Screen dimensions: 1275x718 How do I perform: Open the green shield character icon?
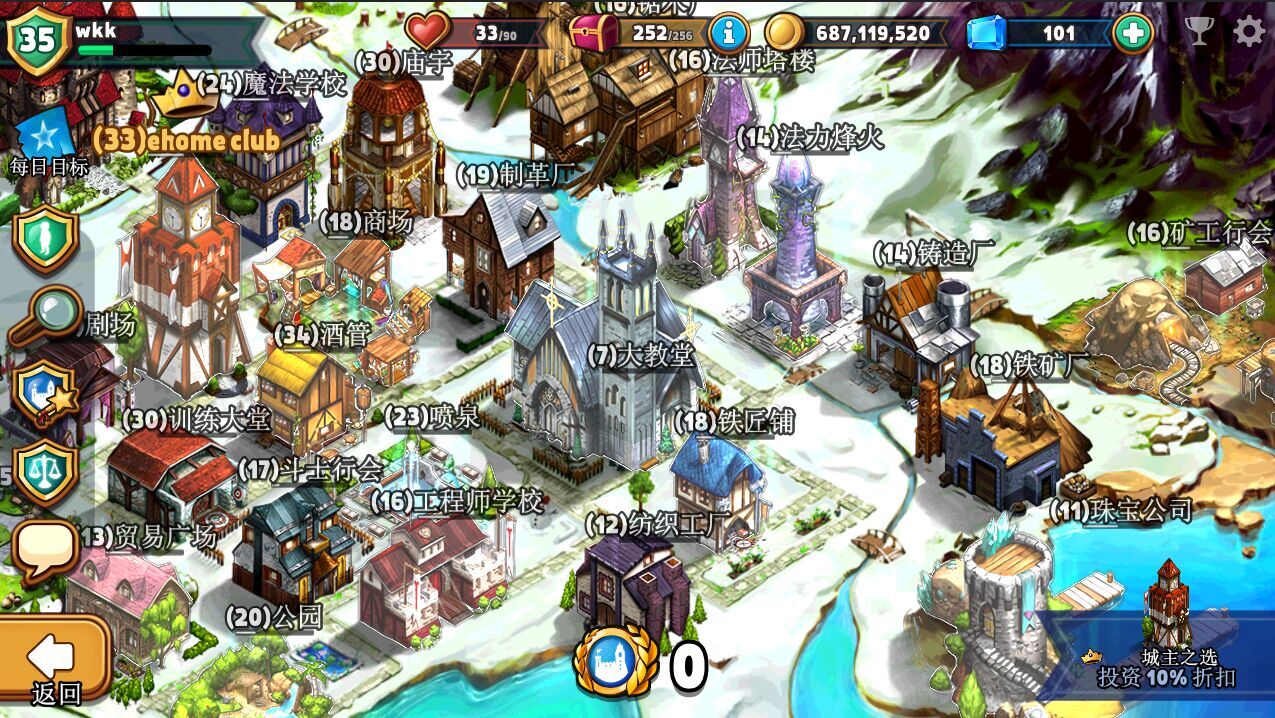(x=45, y=238)
